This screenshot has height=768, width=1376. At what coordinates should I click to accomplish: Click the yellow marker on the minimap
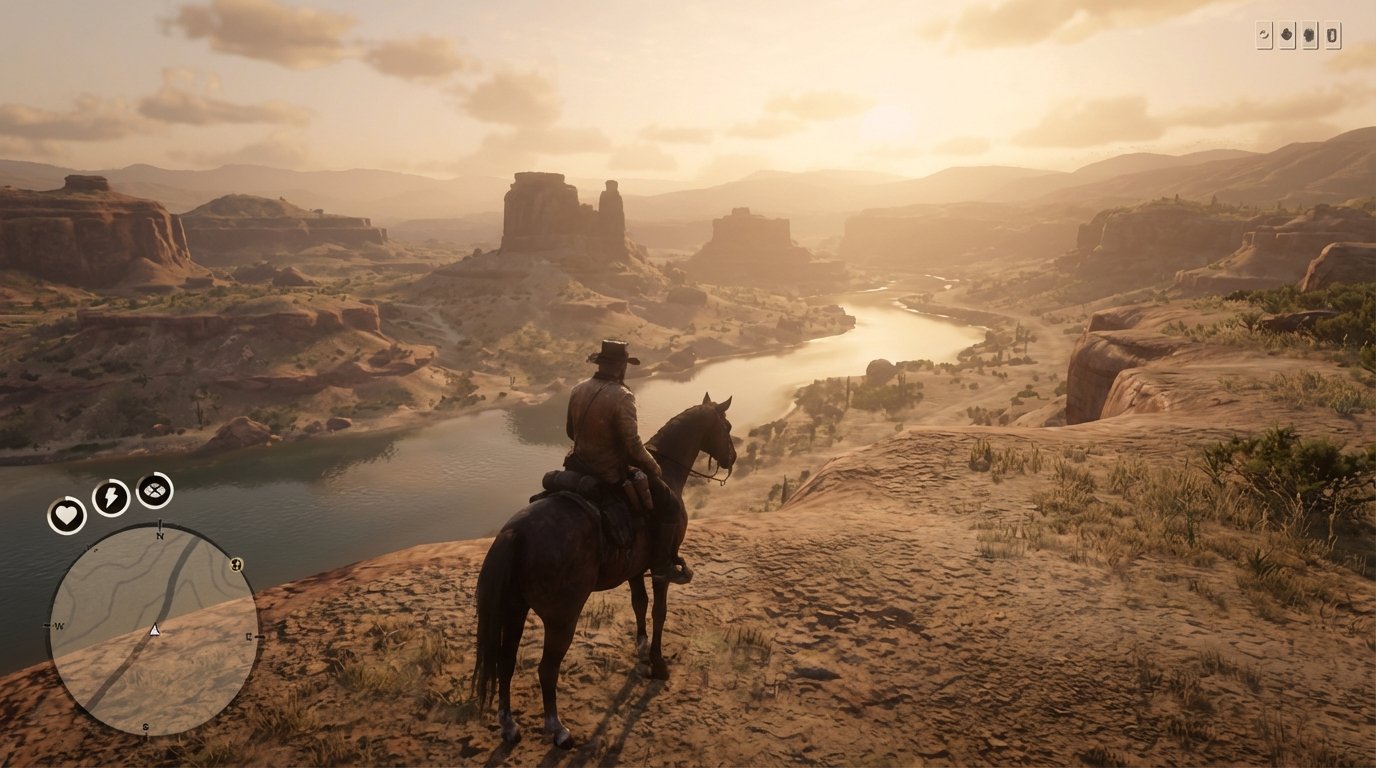click(235, 565)
